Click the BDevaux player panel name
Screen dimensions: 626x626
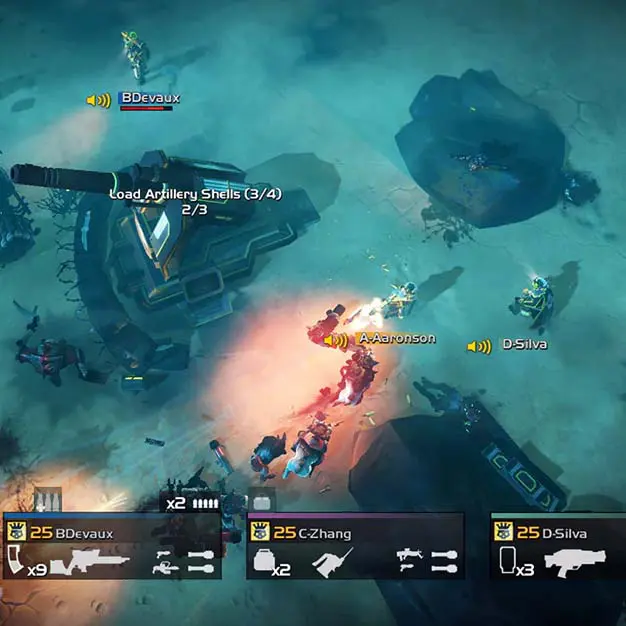[84, 533]
